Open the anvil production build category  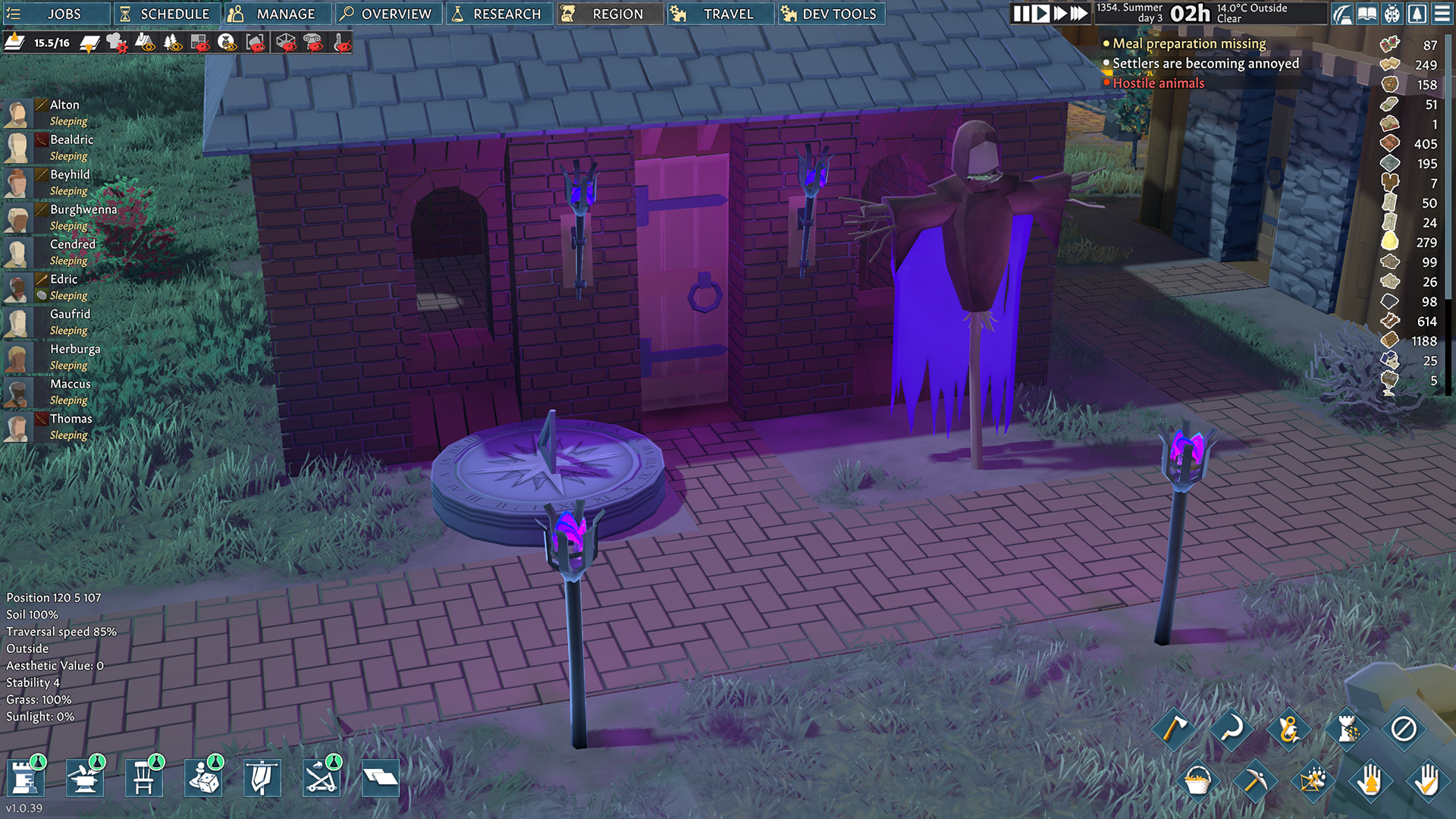click(84, 778)
